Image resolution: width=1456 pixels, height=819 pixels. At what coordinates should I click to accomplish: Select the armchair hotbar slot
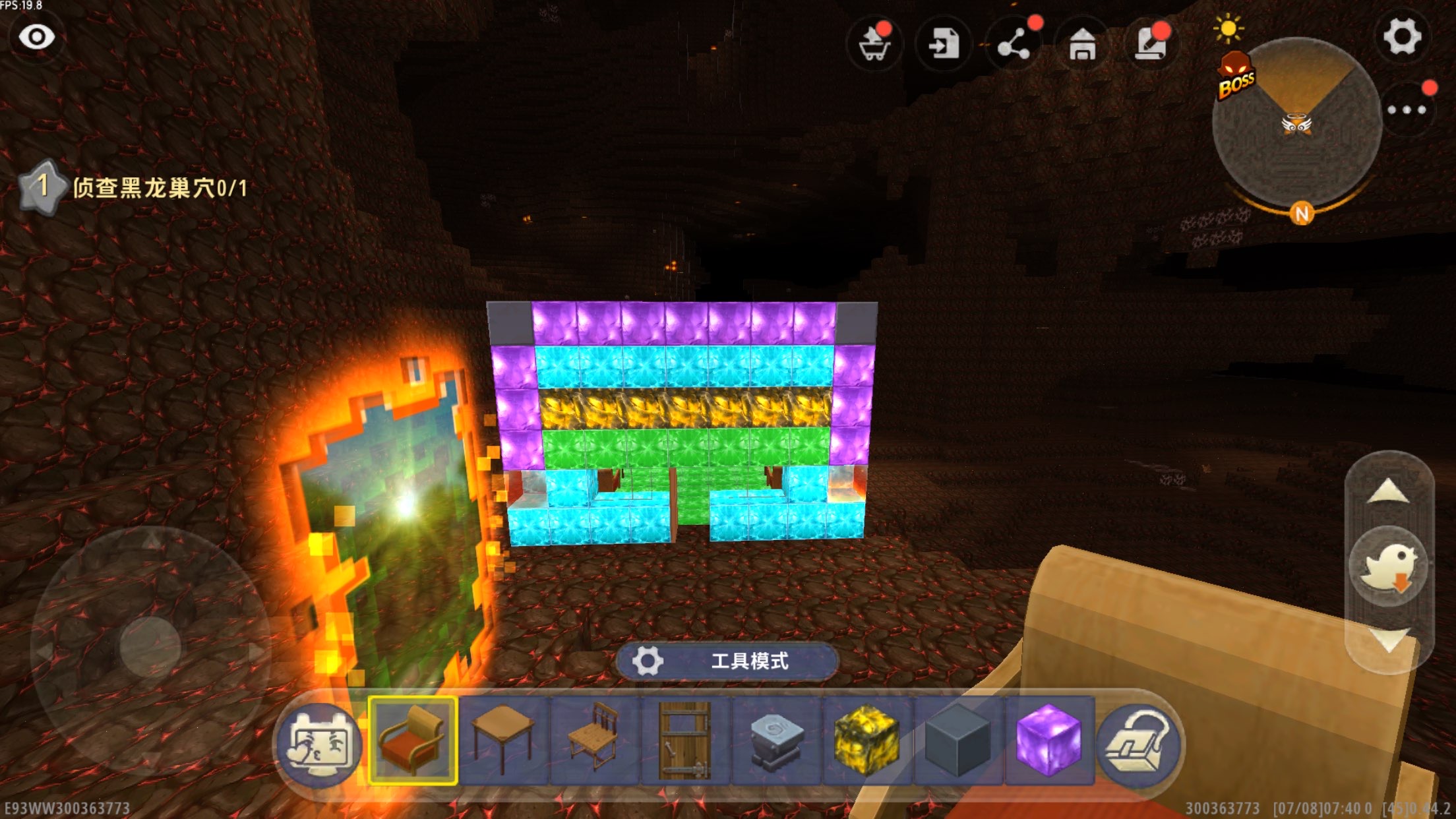point(413,740)
